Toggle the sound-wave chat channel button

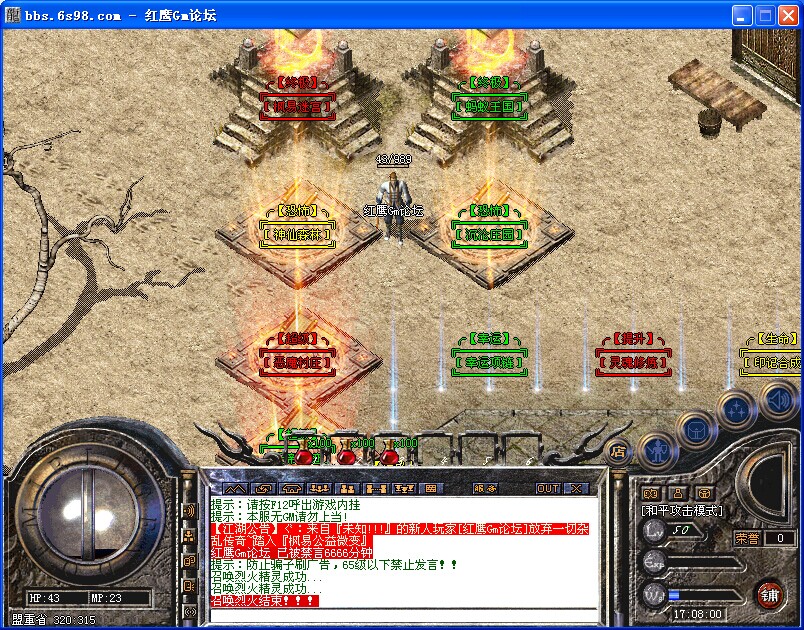click(x=189, y=511)
